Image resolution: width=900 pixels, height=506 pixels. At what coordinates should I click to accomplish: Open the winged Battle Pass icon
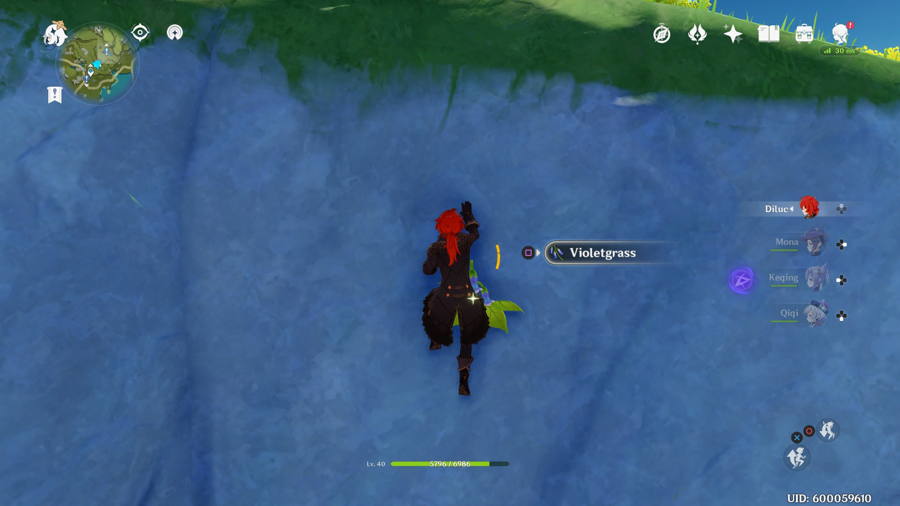coord(698,34)
